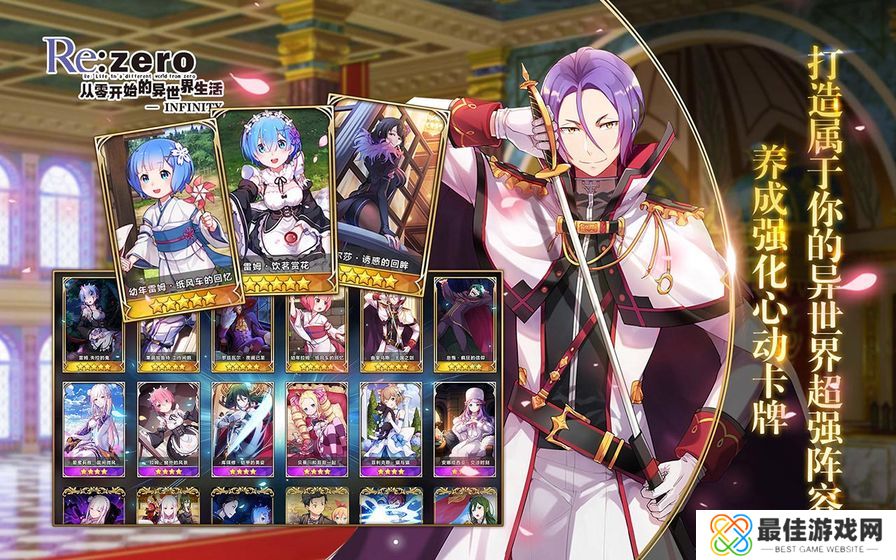The height and width of the screenshot is (560, 896).
Task: Select the silver-haired Emilia four-star card
Action: [x=93, y=425]
